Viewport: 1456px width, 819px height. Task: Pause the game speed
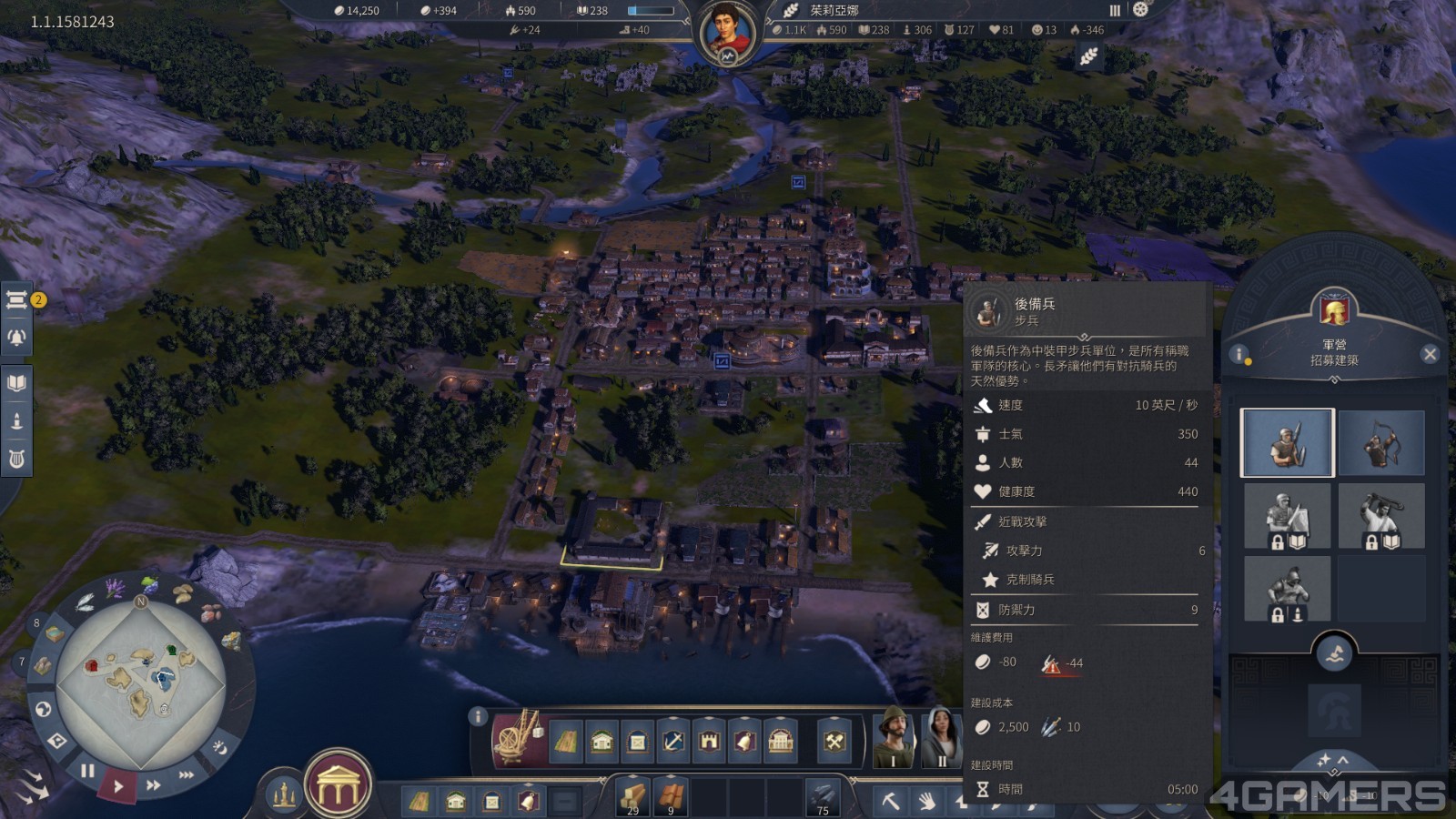(x=87, y=772)
